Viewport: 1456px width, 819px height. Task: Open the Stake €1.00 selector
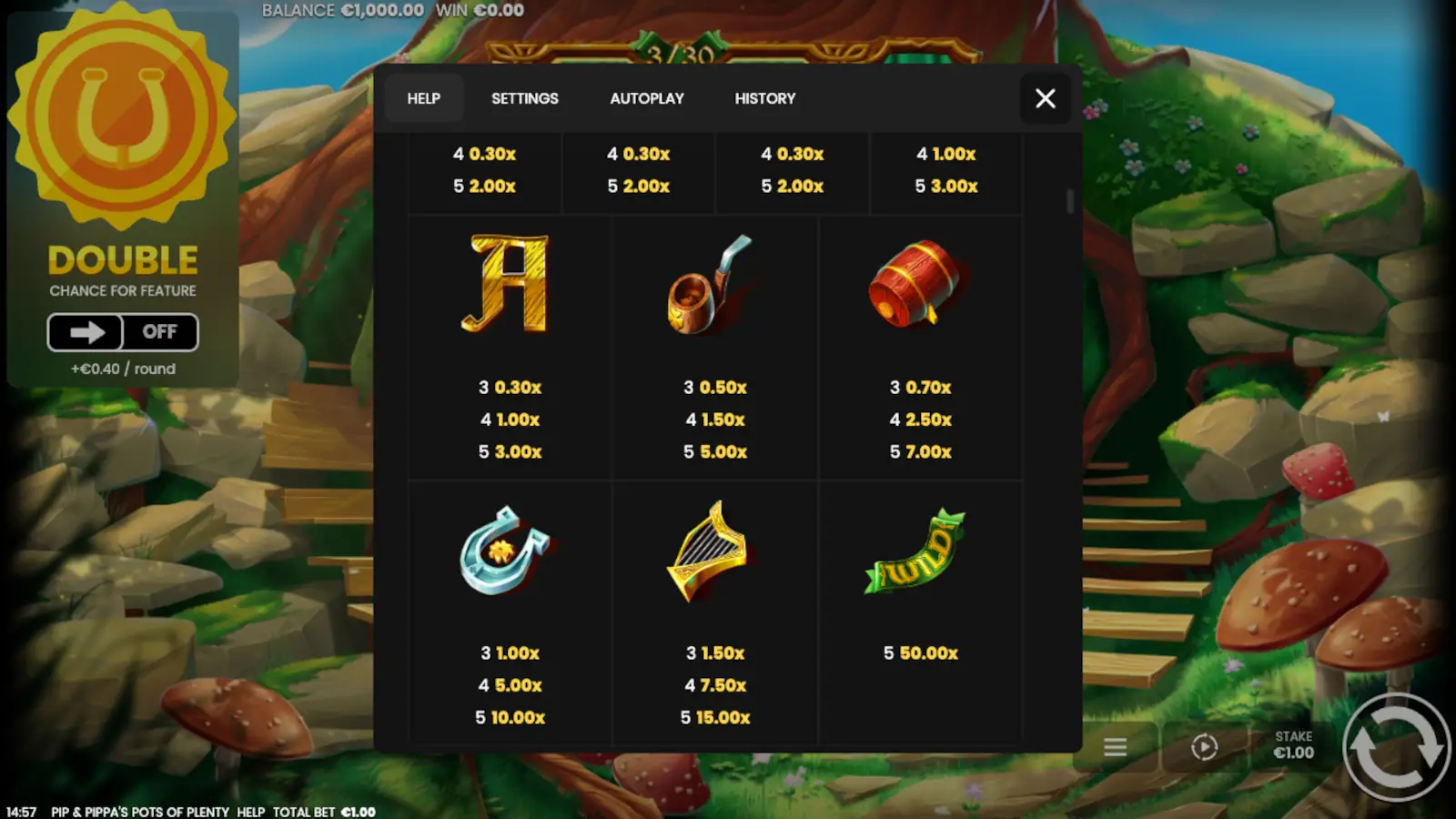coord(1293,746)
